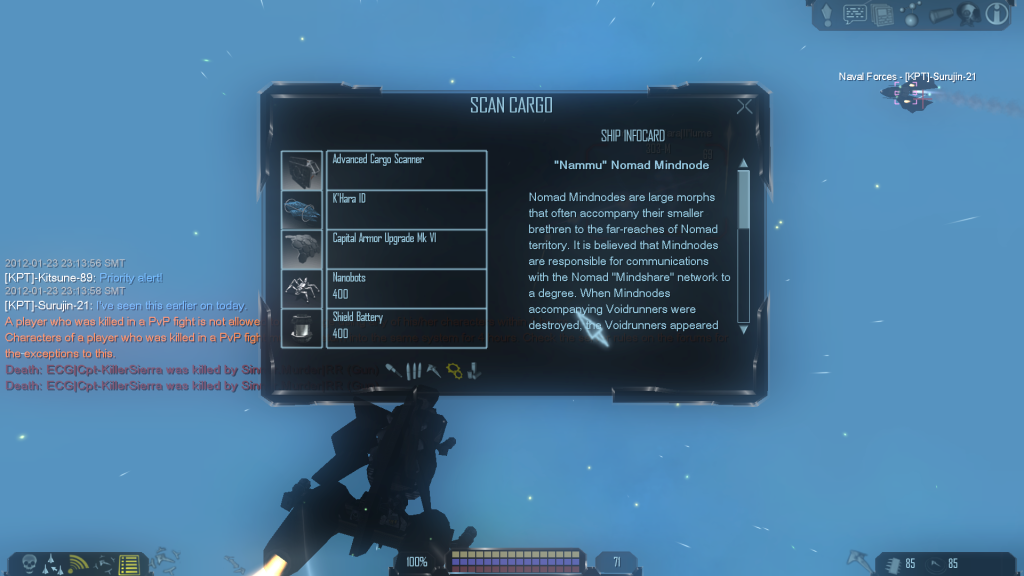Select the Advanced Cargo Scanner row

pyautogui.click(x=406, y=169)
